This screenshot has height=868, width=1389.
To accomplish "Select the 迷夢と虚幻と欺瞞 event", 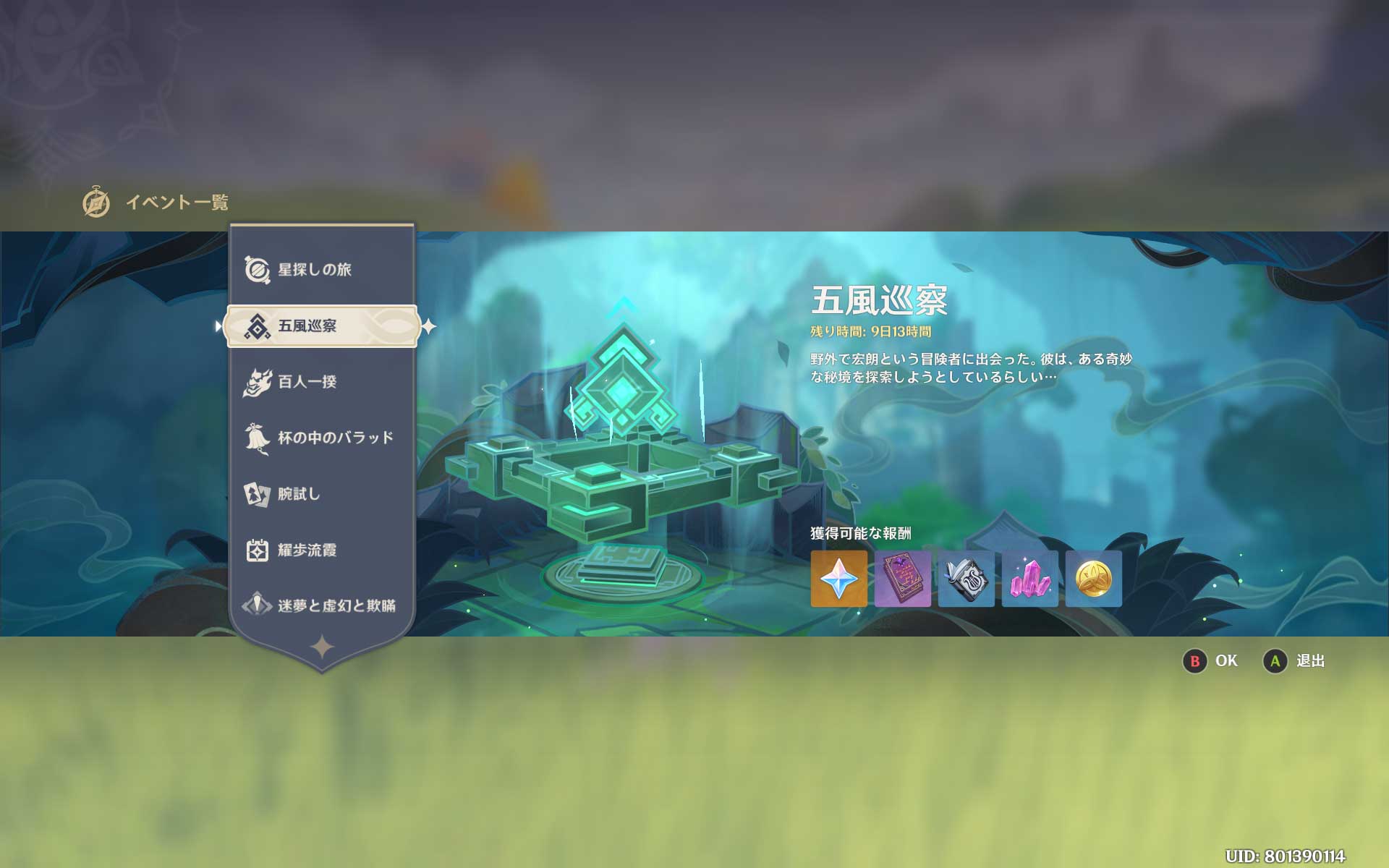I will 336,606.
